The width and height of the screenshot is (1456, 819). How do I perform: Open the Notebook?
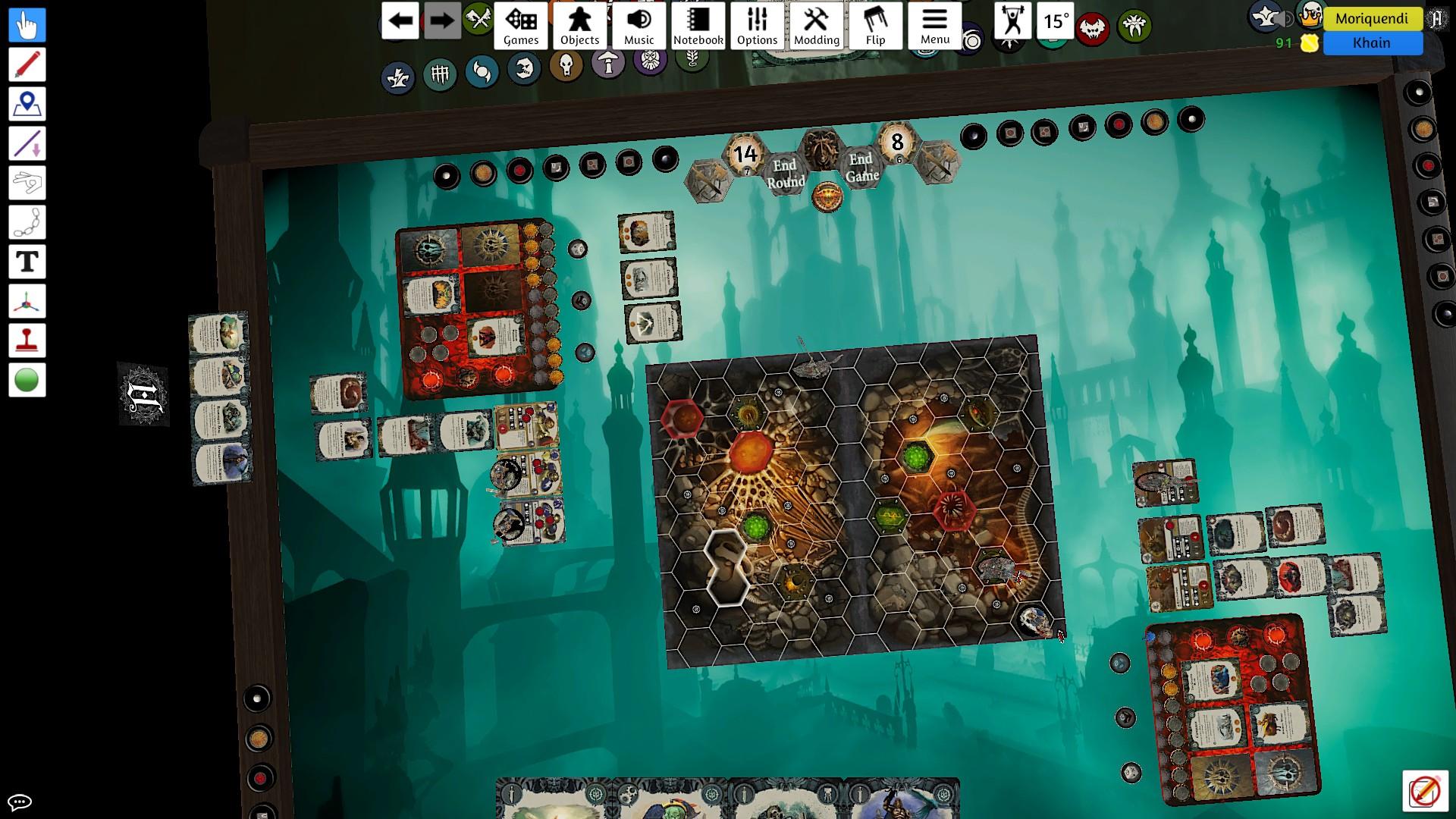click(x=698, y=26)
